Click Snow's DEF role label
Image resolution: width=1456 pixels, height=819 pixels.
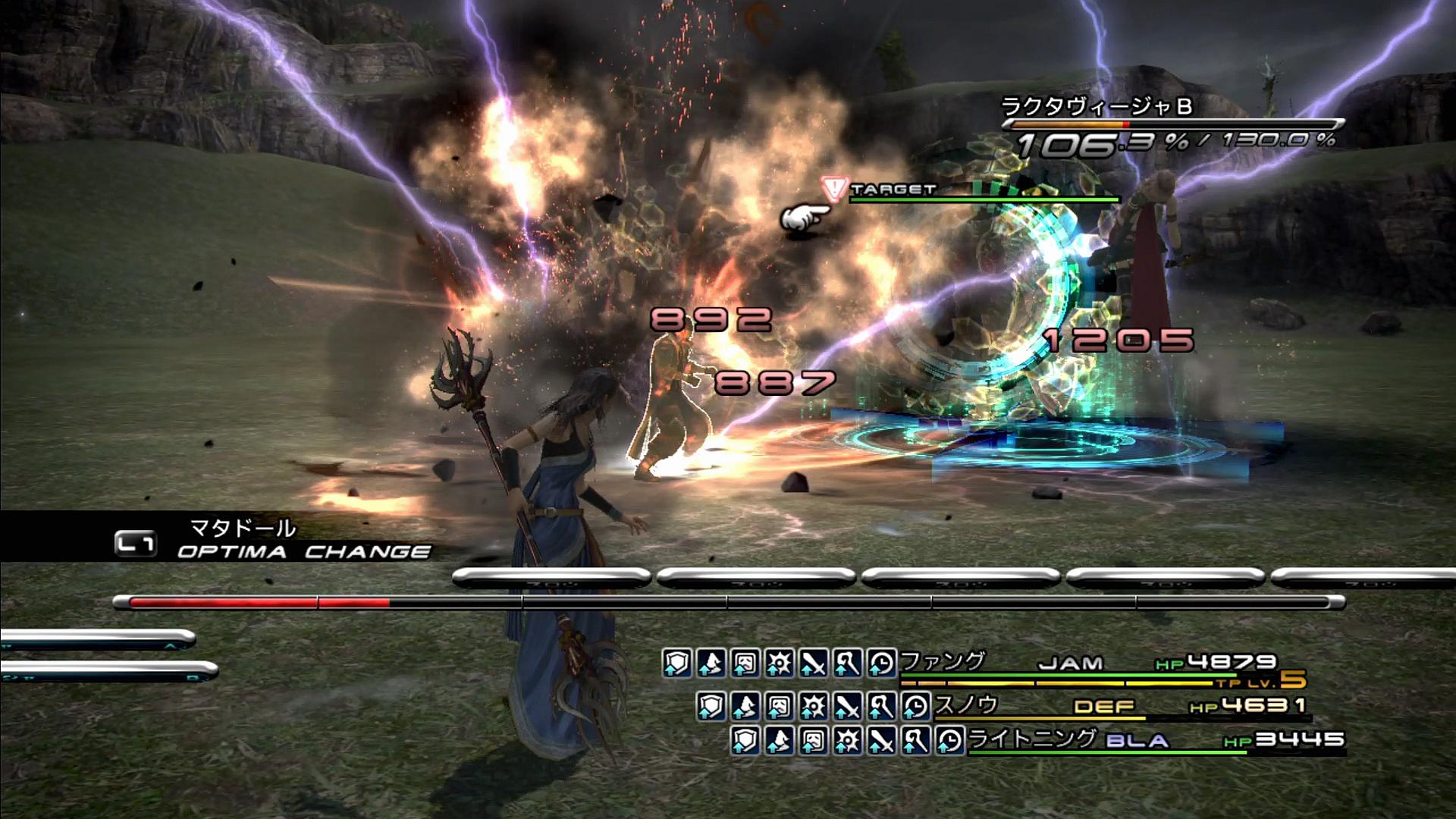tap(1104, 707)
